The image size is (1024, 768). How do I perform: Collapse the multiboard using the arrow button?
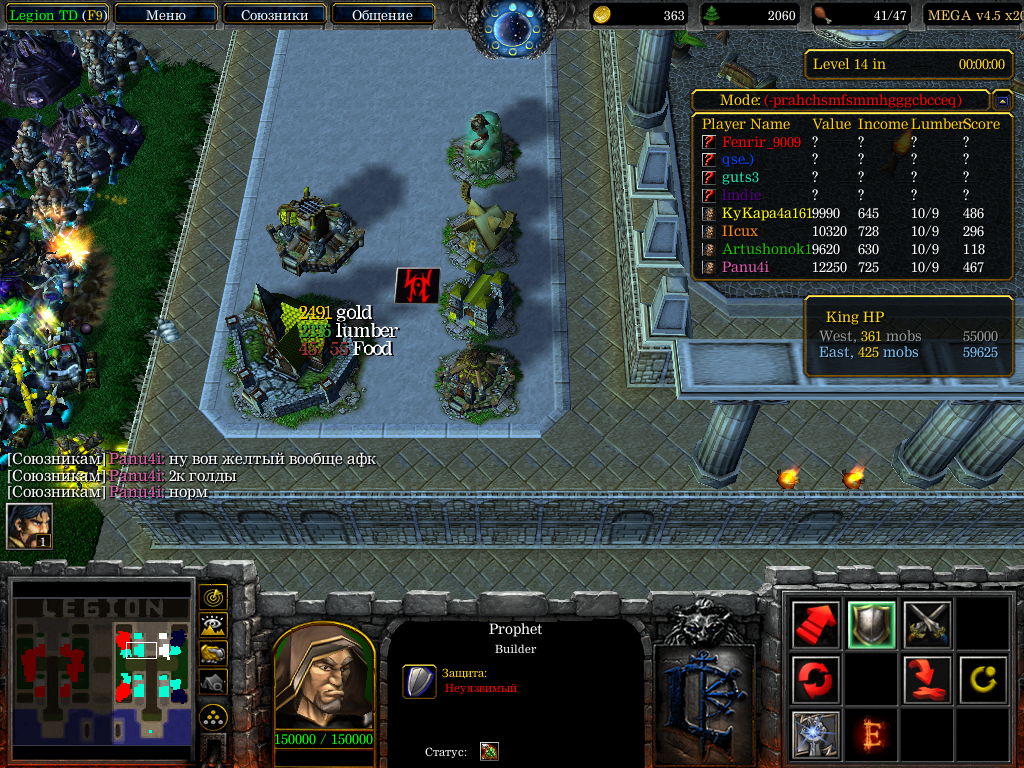(1001, 101)
